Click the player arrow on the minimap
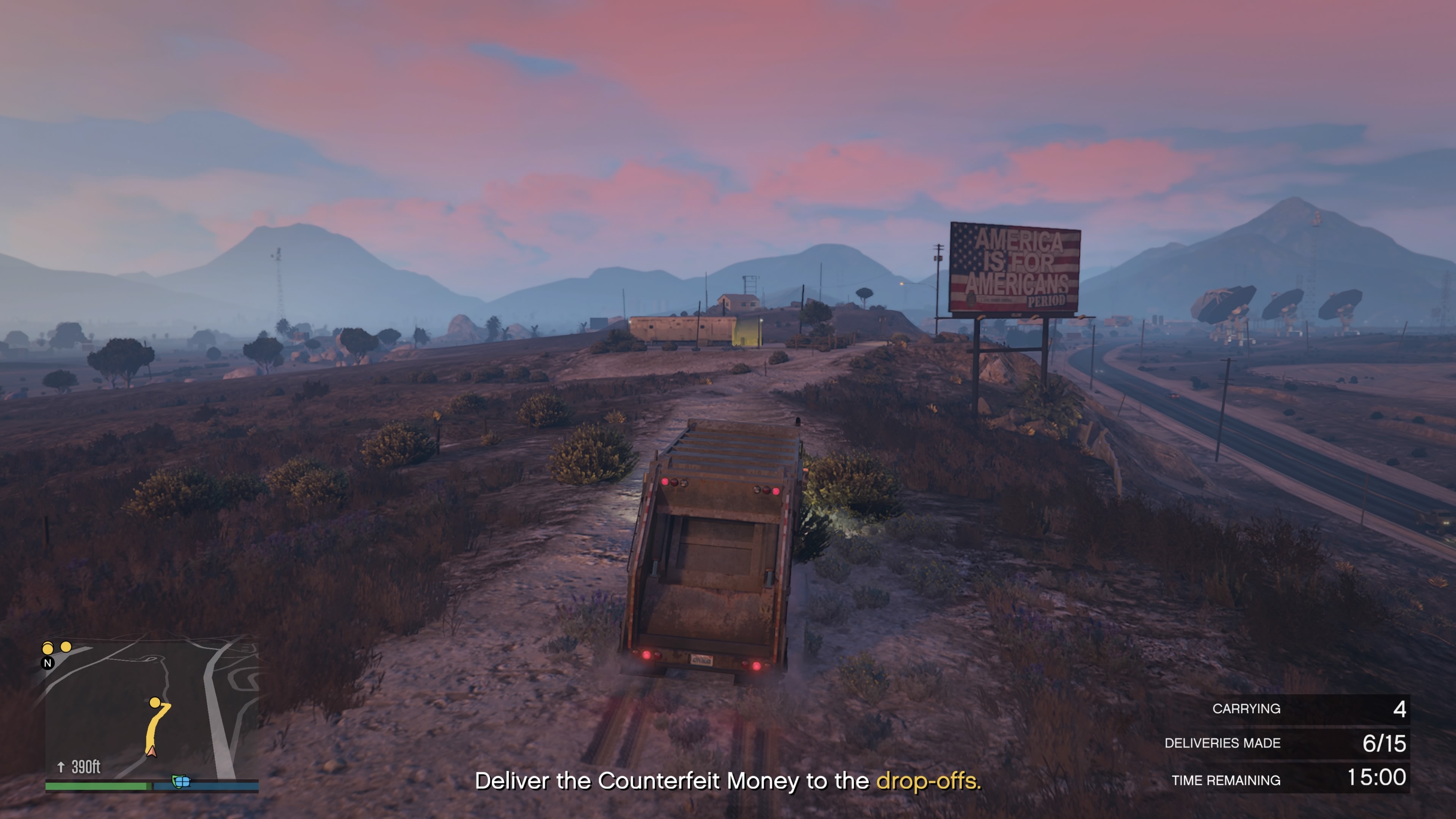The image size is (1456, 819). [152, 751]
